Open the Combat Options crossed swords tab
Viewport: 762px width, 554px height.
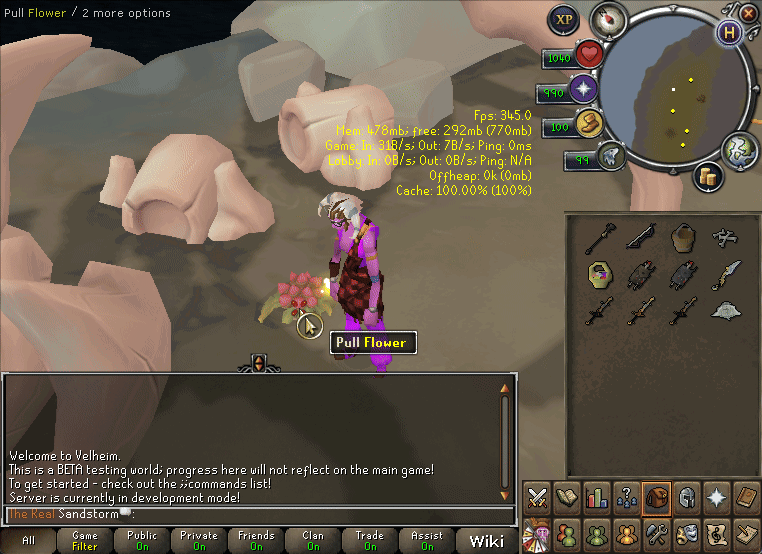(537, 497)
